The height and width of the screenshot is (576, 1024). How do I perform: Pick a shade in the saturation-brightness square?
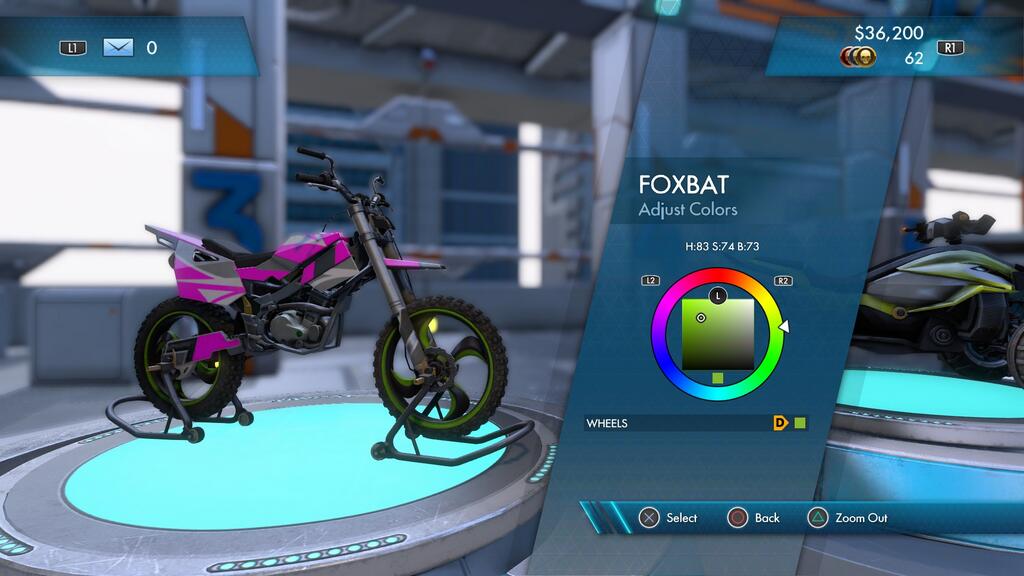coord(717,335)
